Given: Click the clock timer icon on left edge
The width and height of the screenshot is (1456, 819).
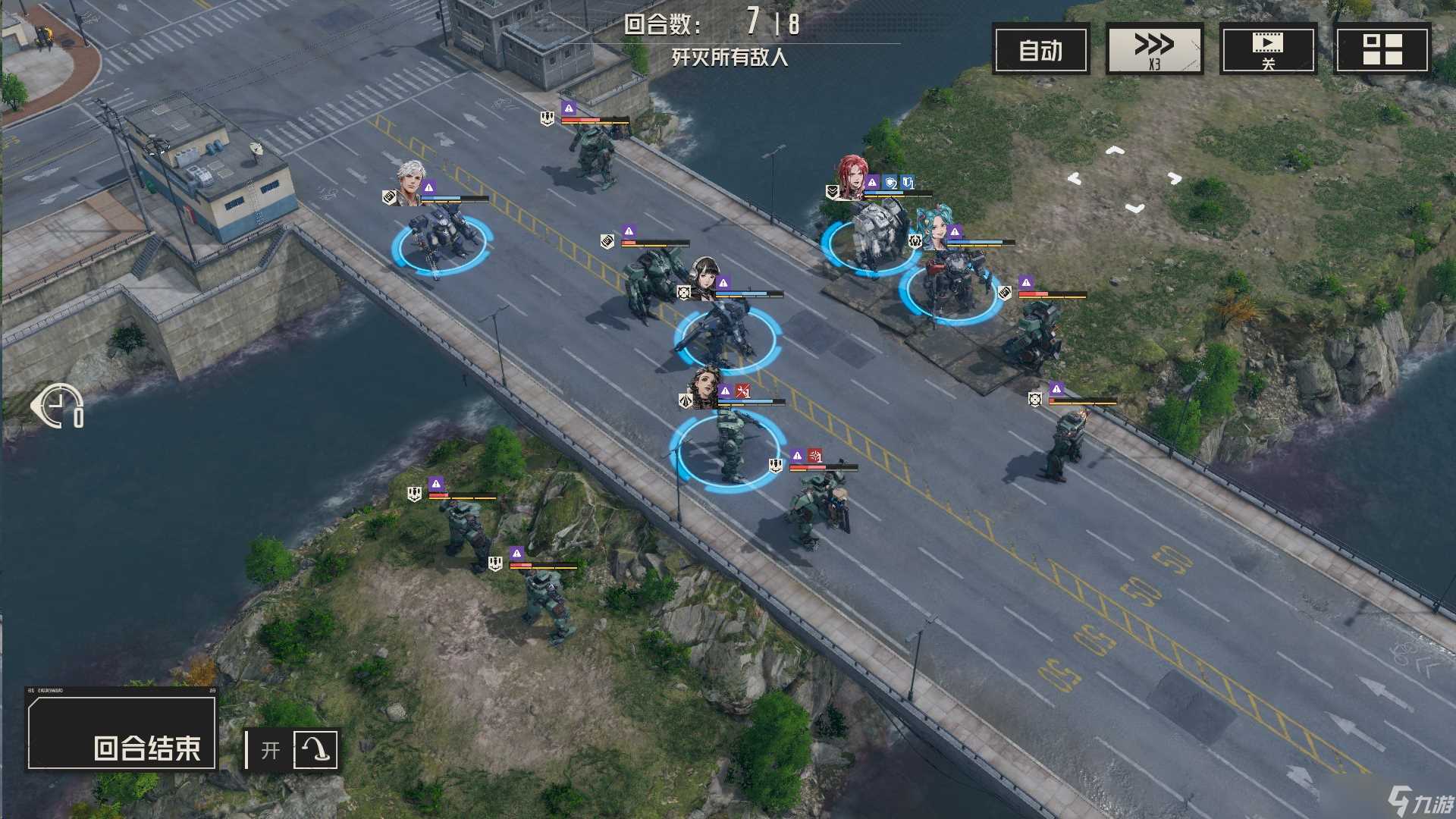Looking at the screenshot, I should pyautogui.click(x=57, y=406).
